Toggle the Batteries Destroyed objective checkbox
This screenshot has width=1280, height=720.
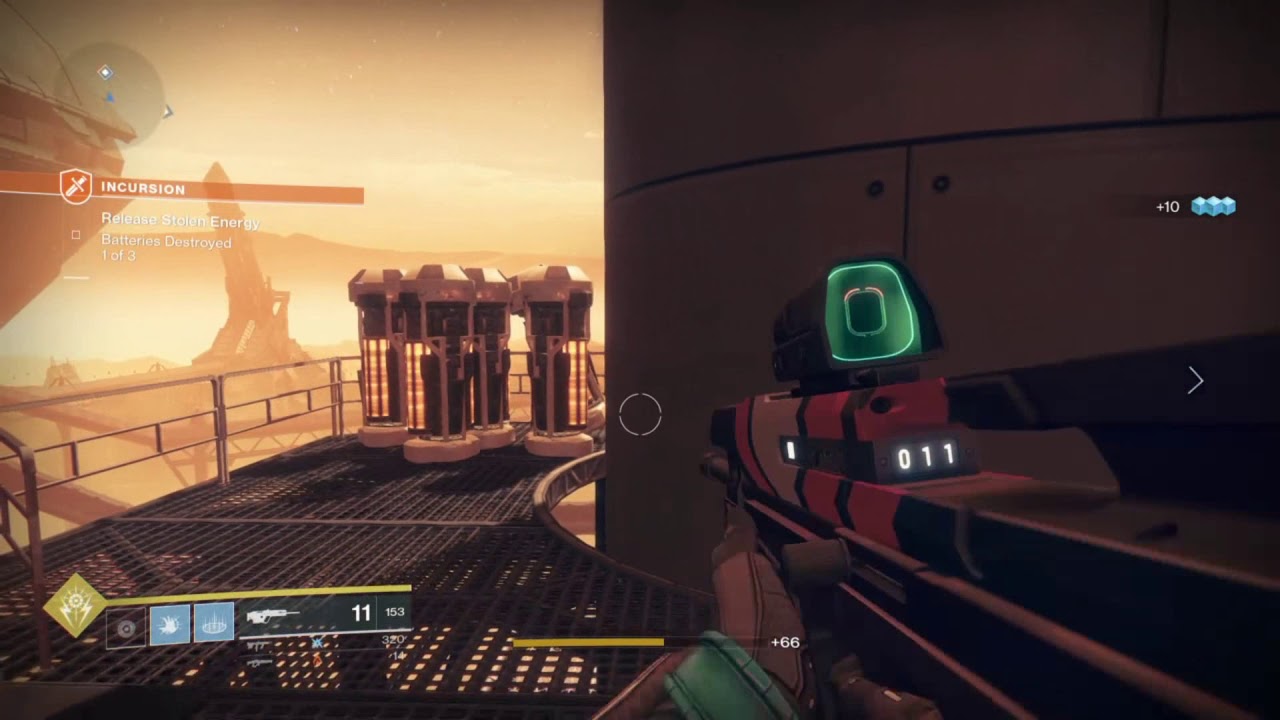(76, 235)
